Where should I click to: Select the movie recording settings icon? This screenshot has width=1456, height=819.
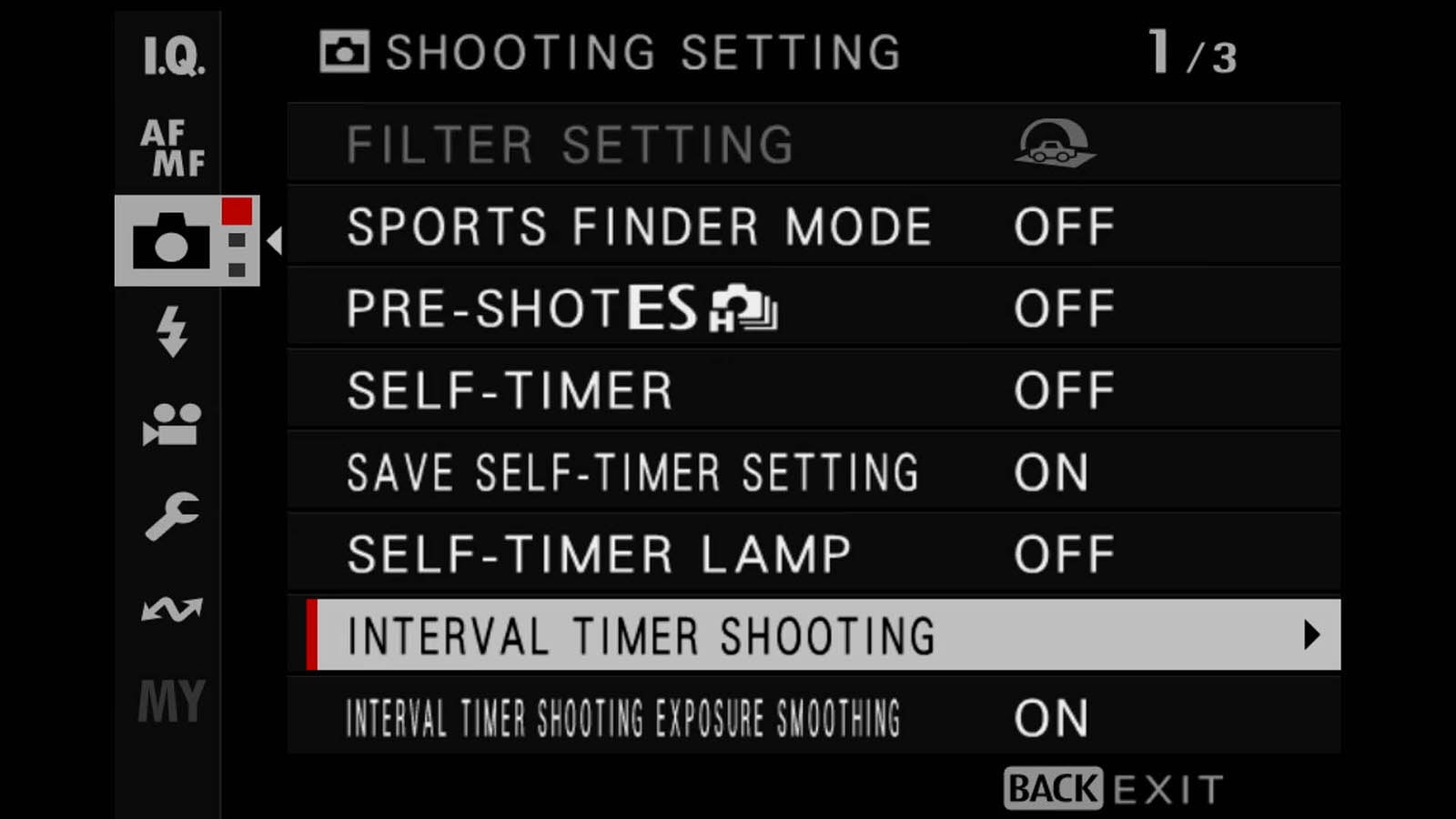173,426
